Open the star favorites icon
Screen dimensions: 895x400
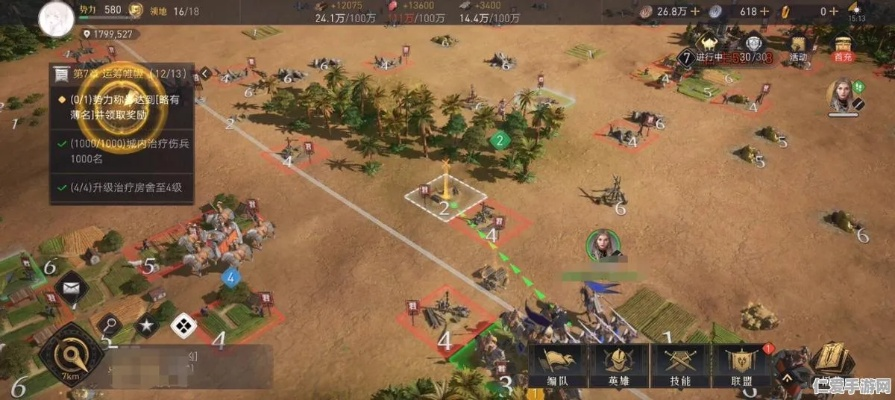click(146, 325)
